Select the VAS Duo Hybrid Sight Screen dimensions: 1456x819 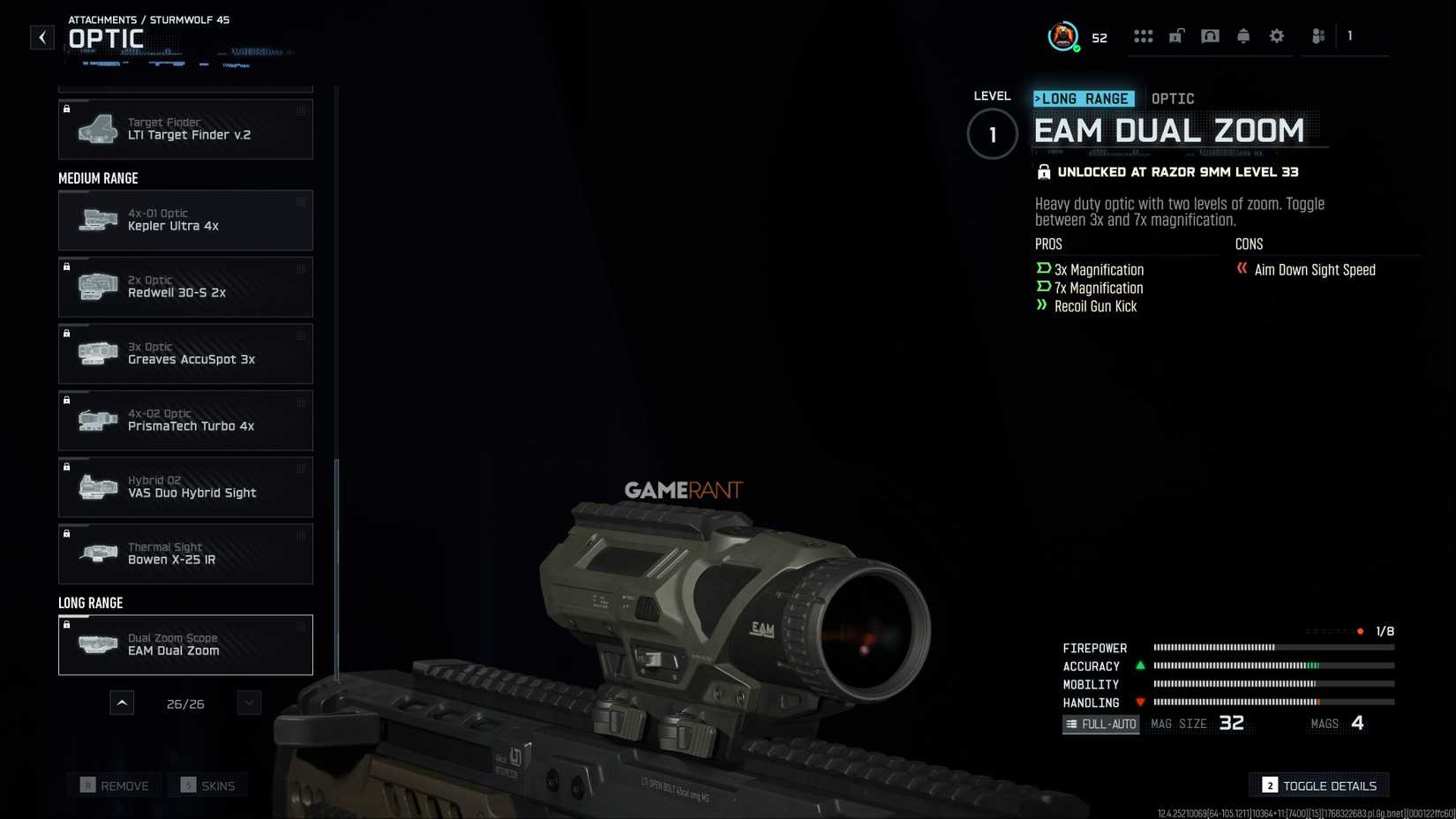click(x=185, y=486)
